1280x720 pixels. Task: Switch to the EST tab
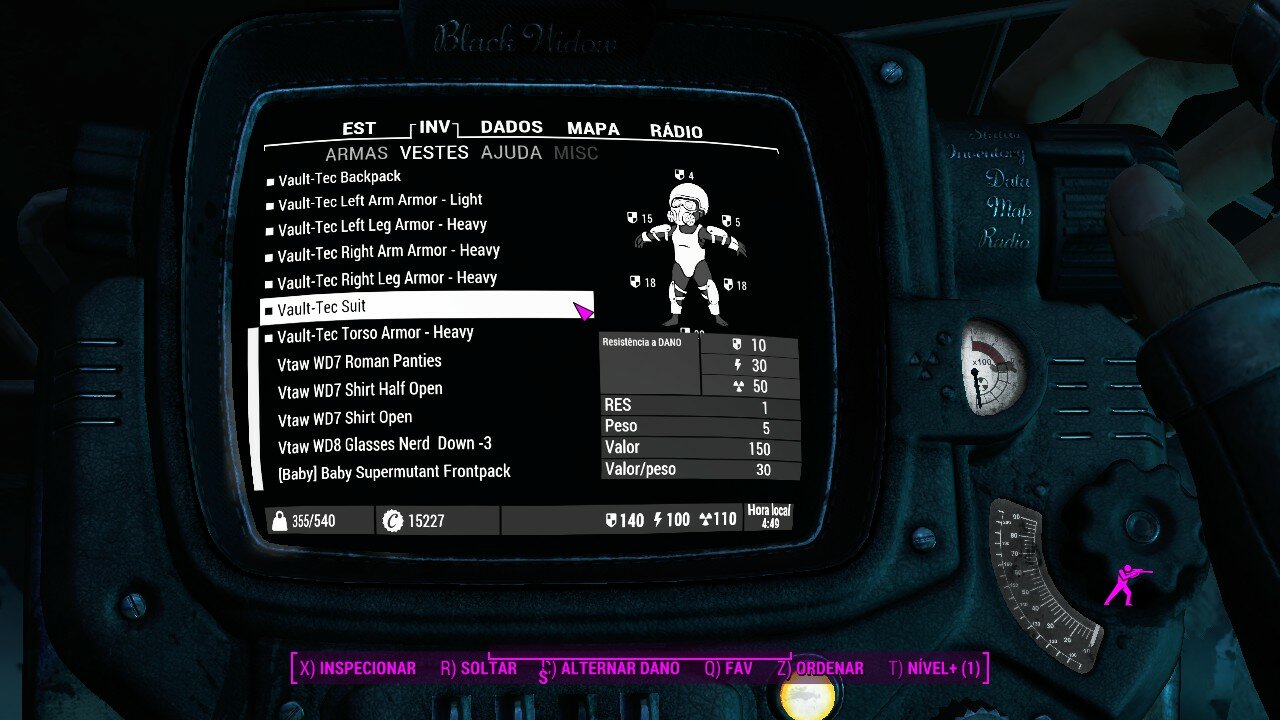tap(358, 129)
